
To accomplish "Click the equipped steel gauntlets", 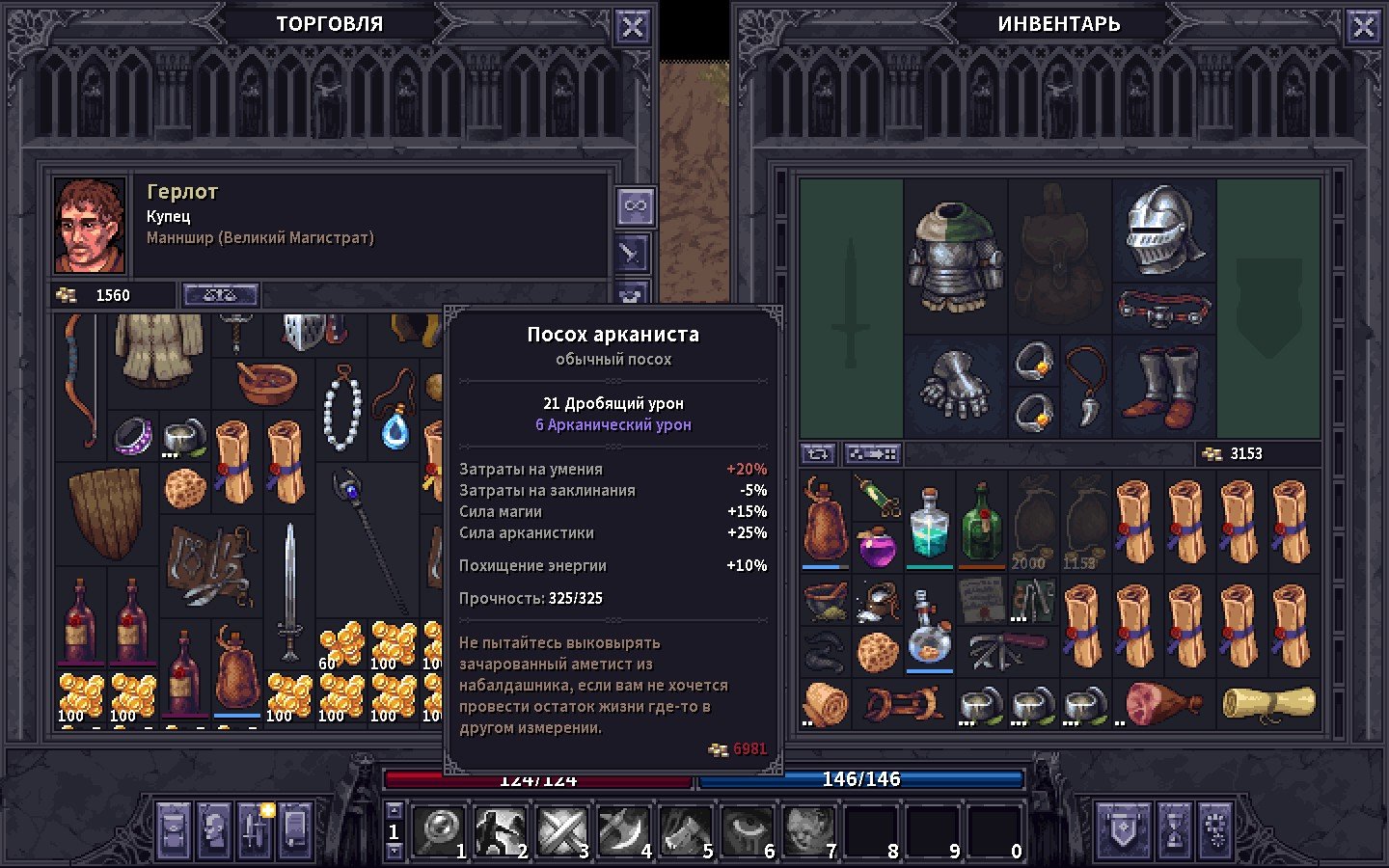I will pos(955,386).
